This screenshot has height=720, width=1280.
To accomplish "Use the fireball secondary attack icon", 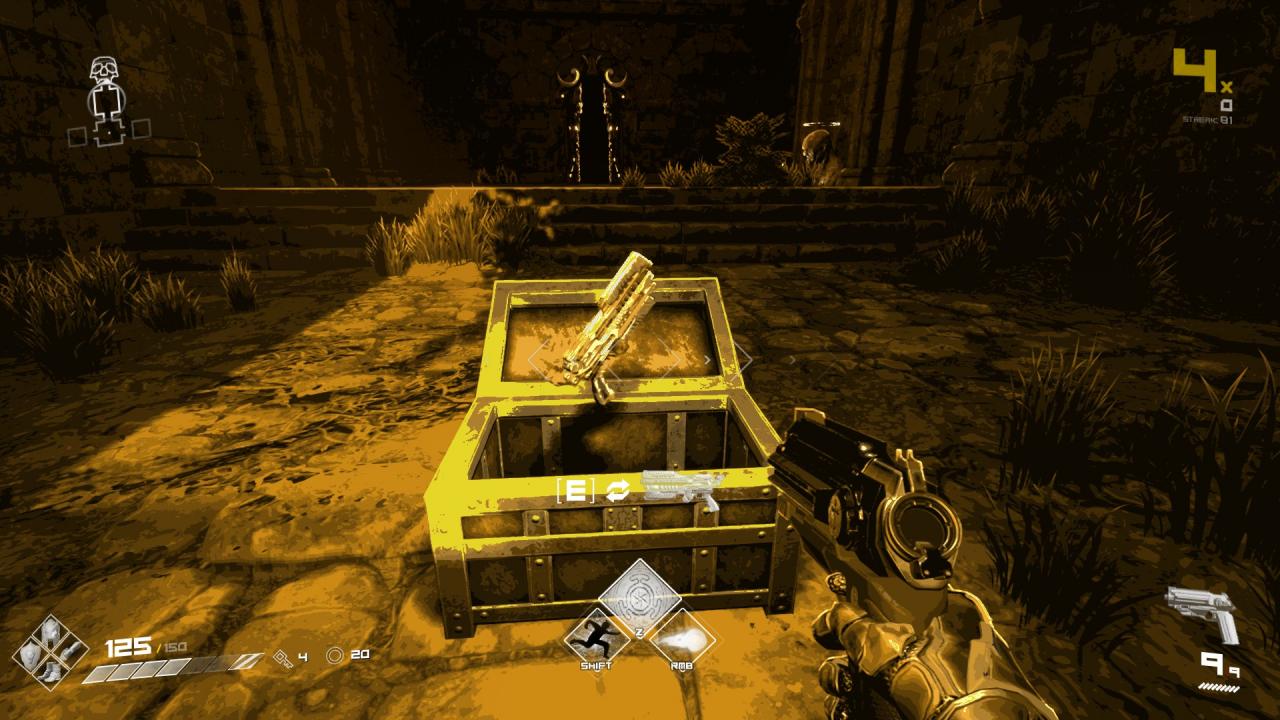I will click(x=680, y=639).
